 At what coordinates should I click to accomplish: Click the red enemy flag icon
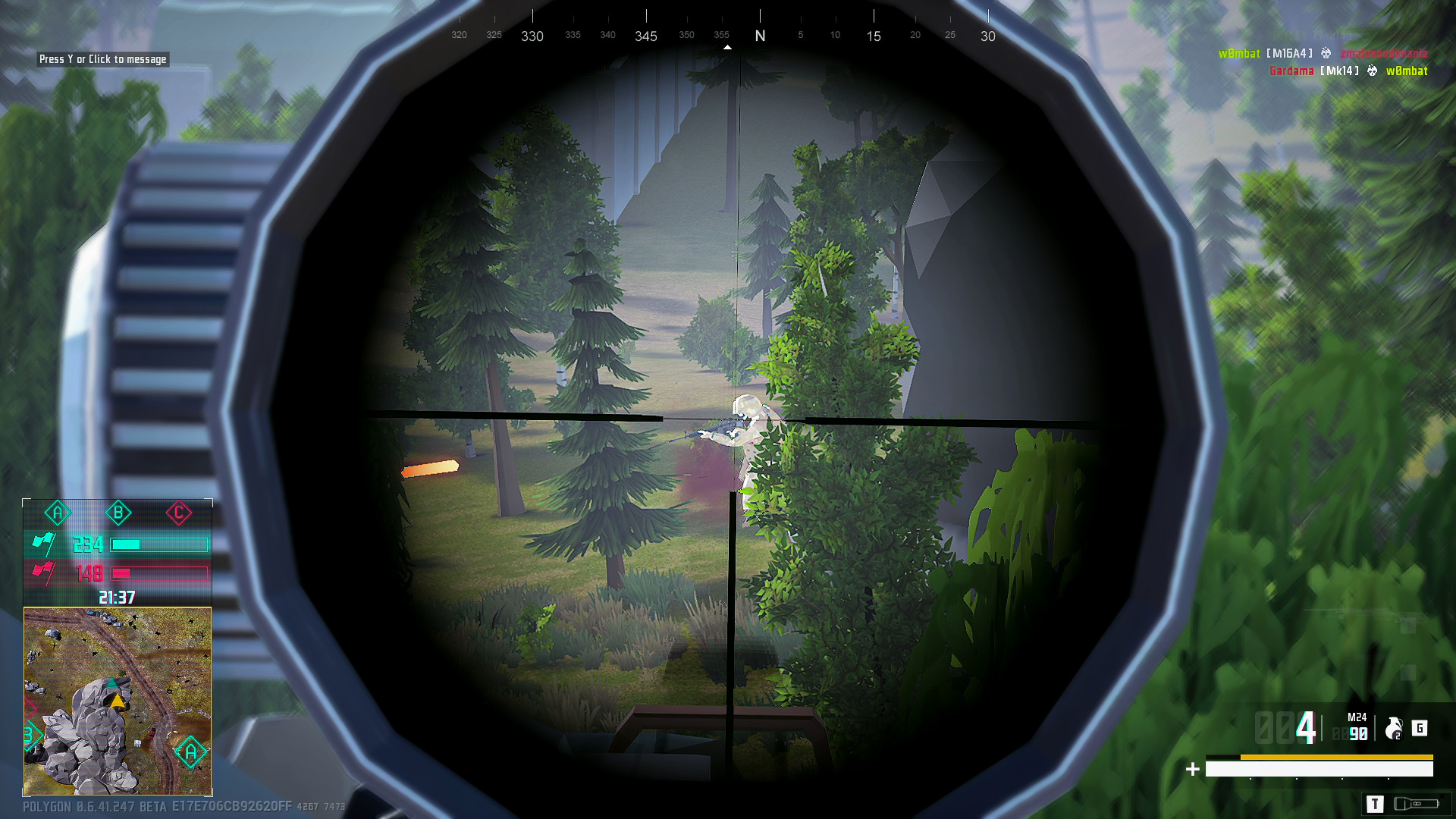pos(43,573)
